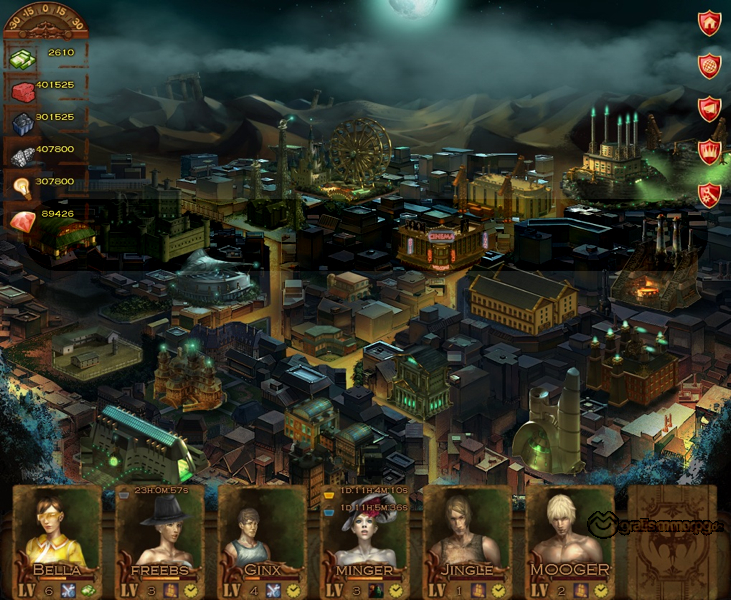Open the crown shield icon

(x=709, y=152)
